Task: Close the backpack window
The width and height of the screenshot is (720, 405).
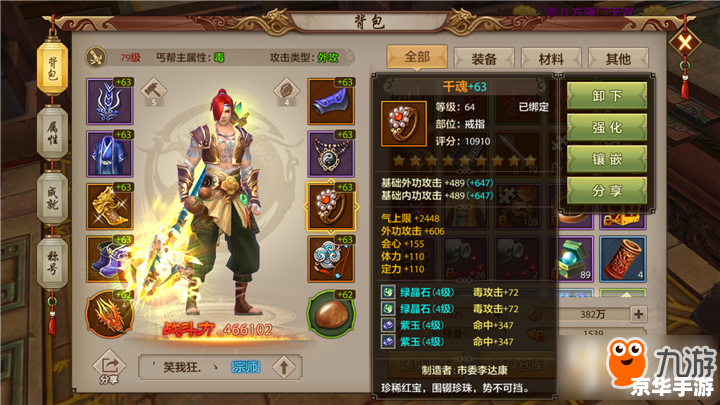Action: (x=684, y=43)
